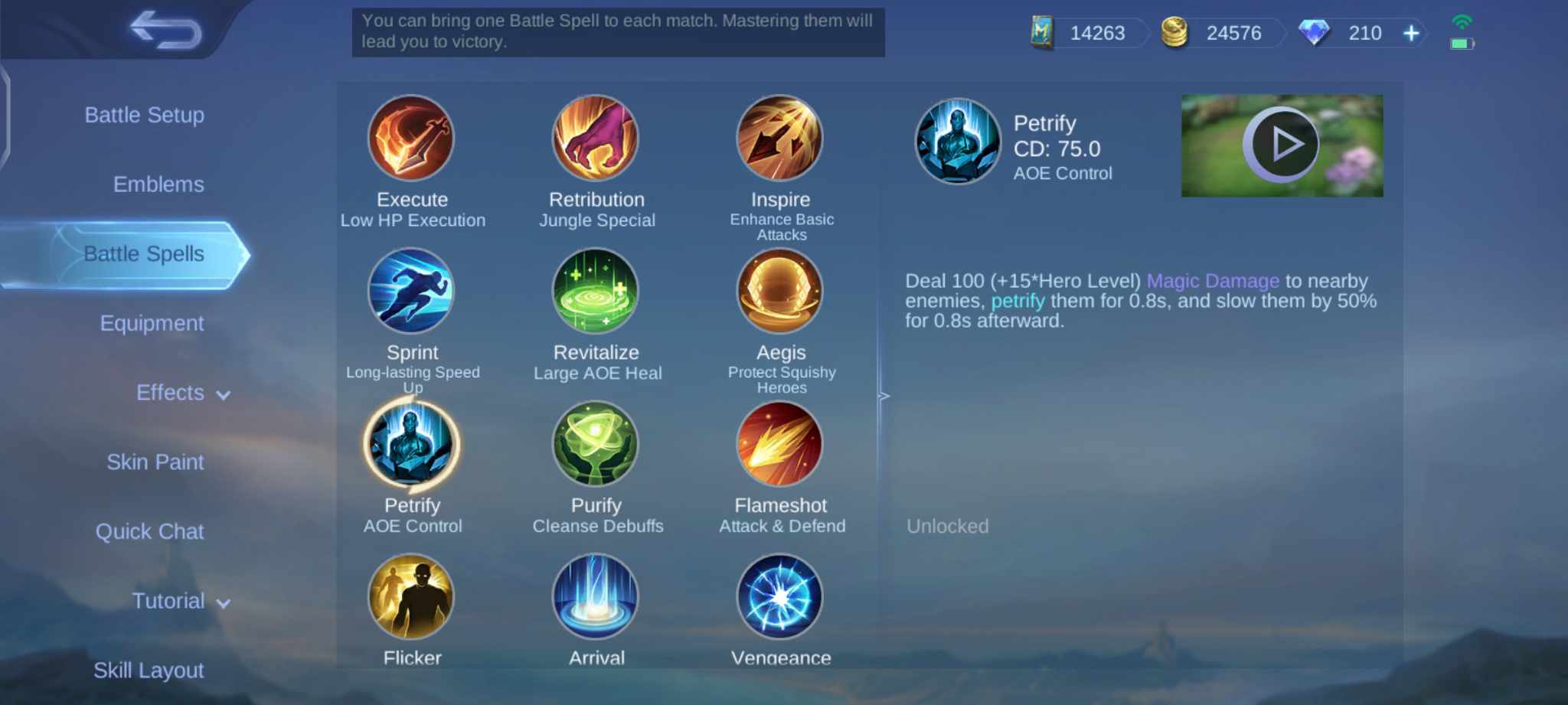Pick the Revitalize heal spell icon
Screen dimensions: 1568x705
(596, 292)
